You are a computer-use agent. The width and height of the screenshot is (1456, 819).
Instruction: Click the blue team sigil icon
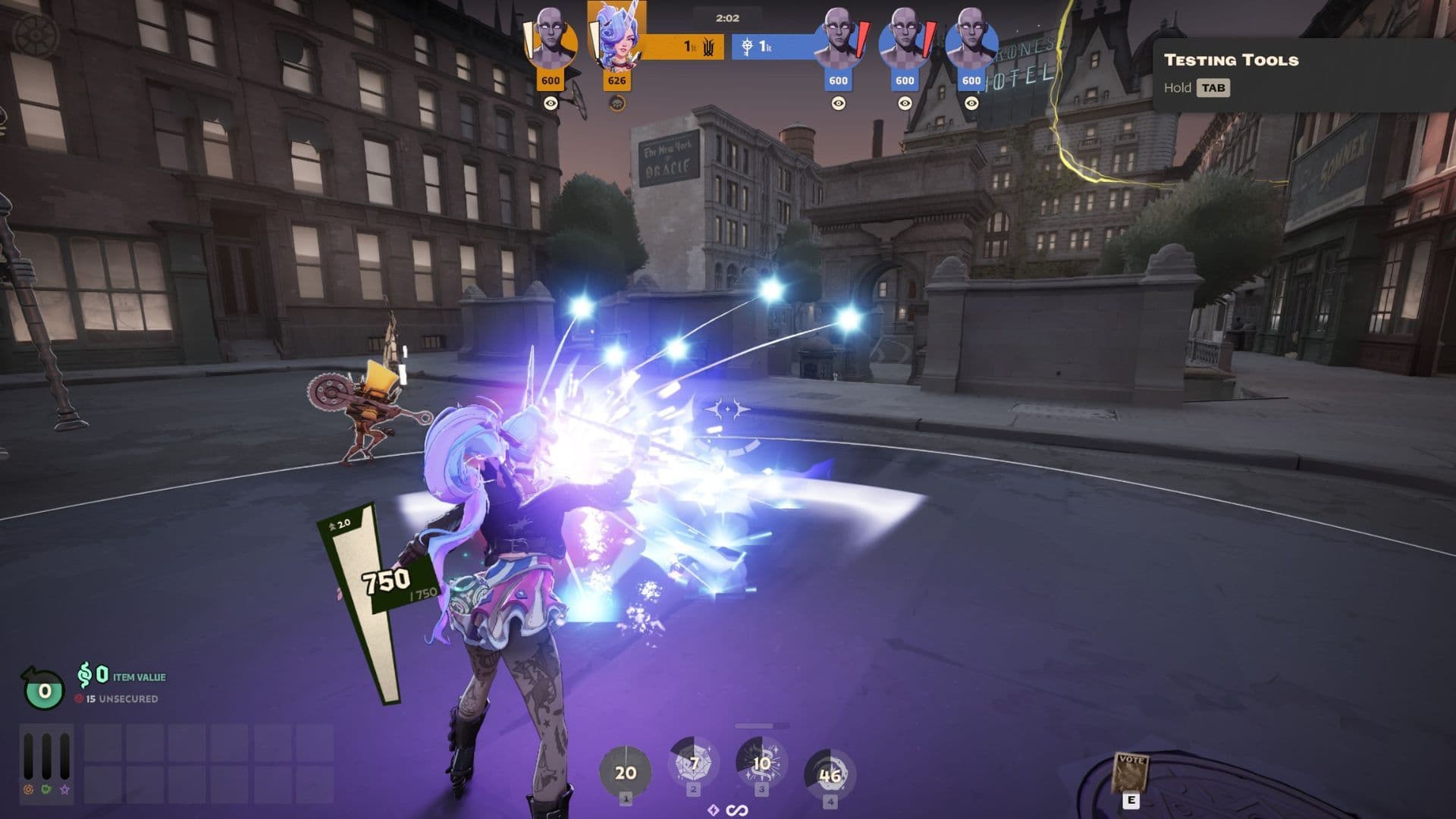(748, 47)
